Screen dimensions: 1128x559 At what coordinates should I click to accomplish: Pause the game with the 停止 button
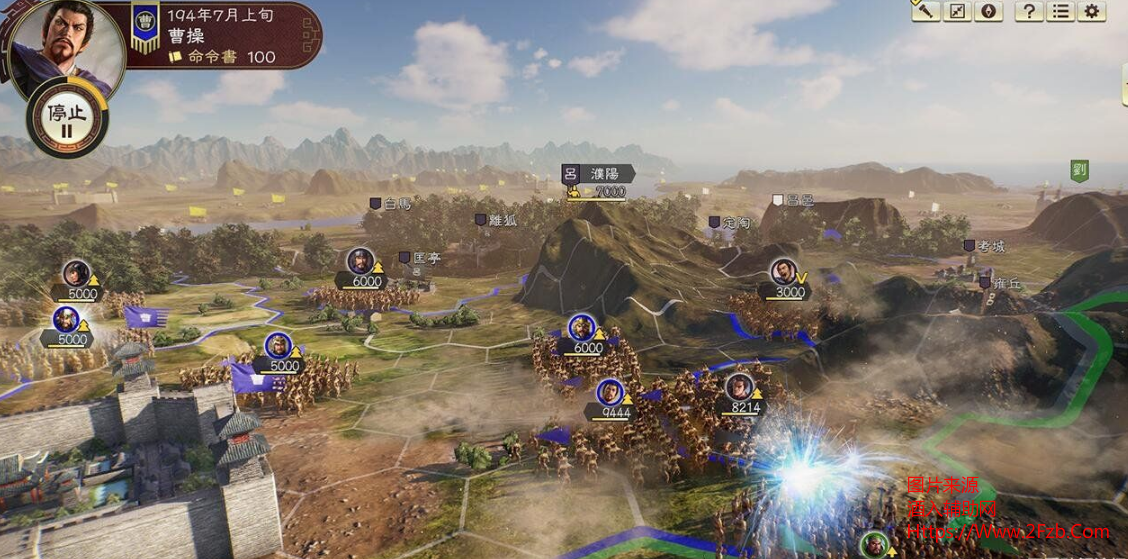coord(68,118)
